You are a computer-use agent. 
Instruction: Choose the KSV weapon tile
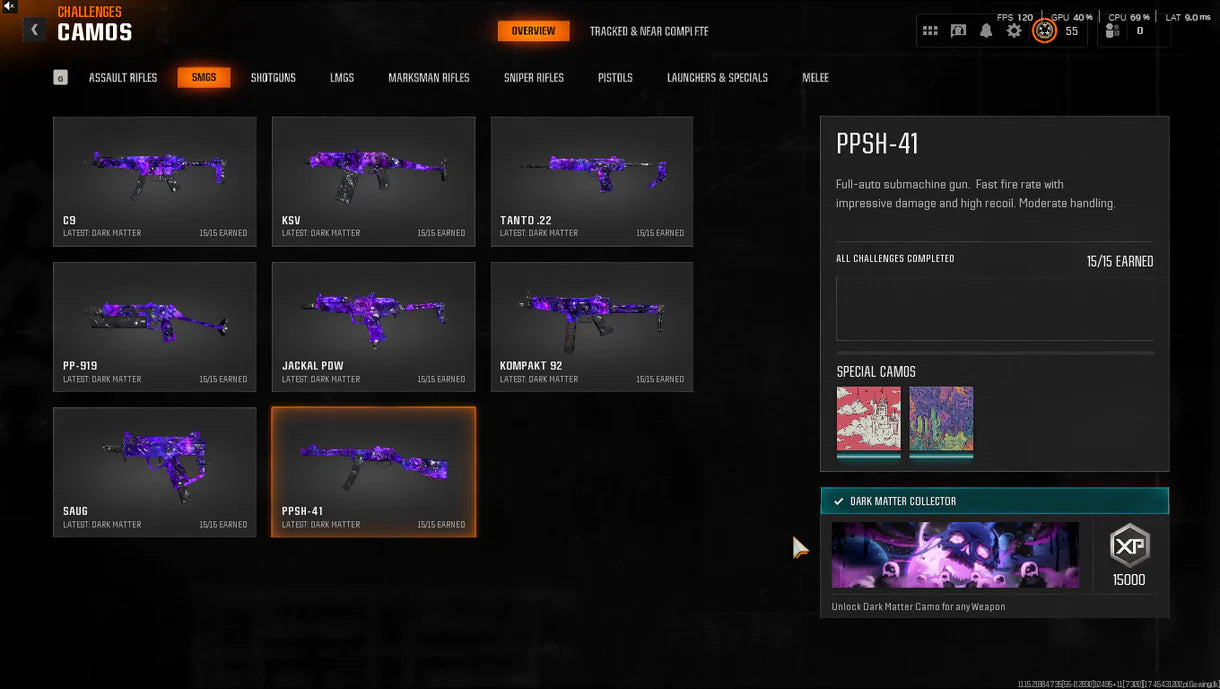point(373,181)
